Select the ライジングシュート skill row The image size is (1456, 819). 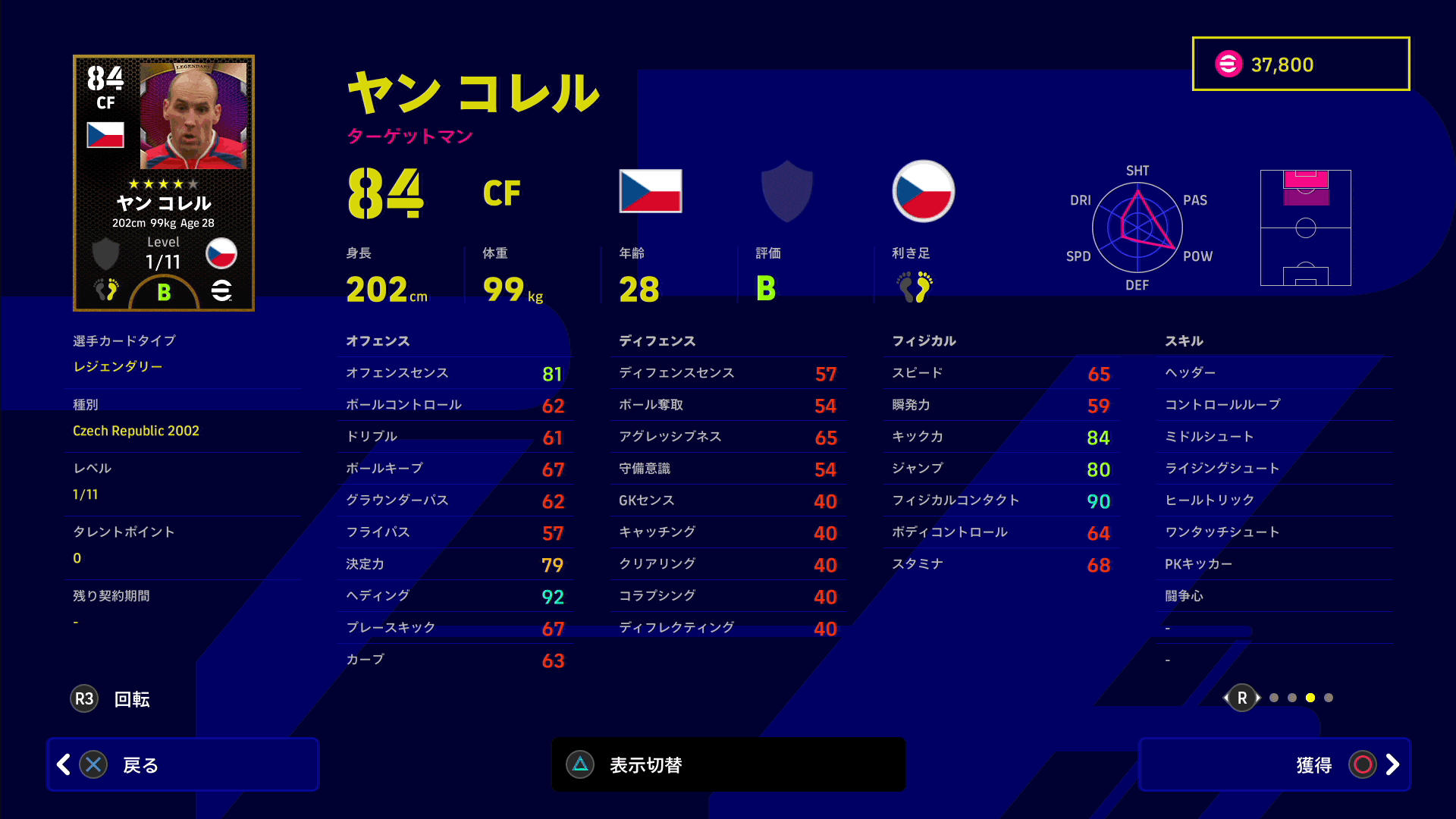[1274, 468]
